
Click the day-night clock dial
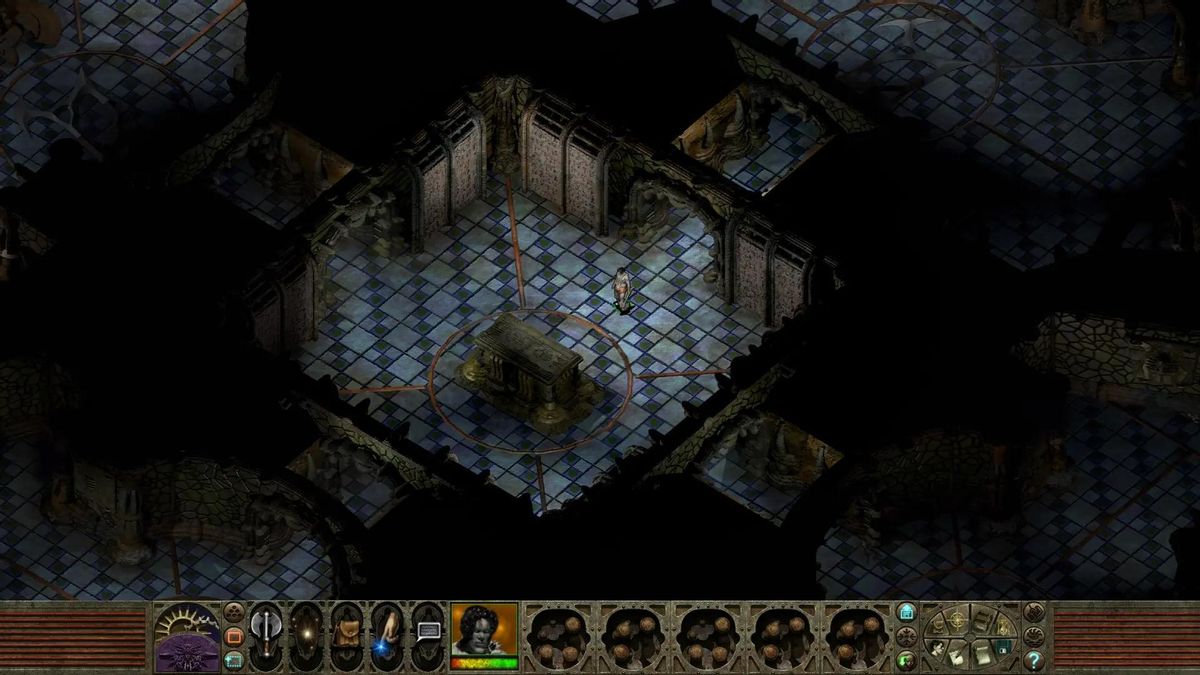click(187, 638)
